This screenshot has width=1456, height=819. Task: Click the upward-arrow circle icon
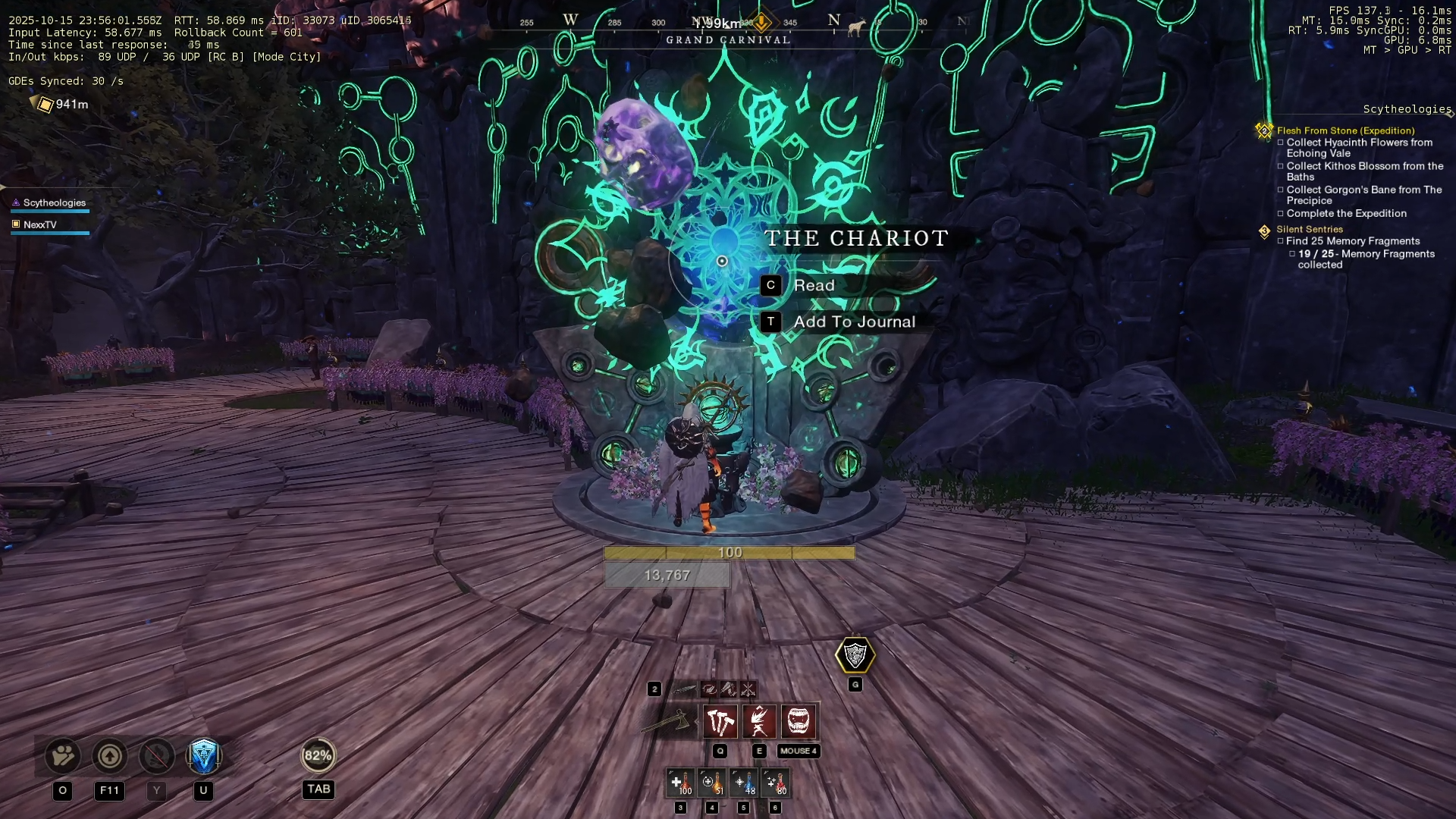(x=110, y=756)
